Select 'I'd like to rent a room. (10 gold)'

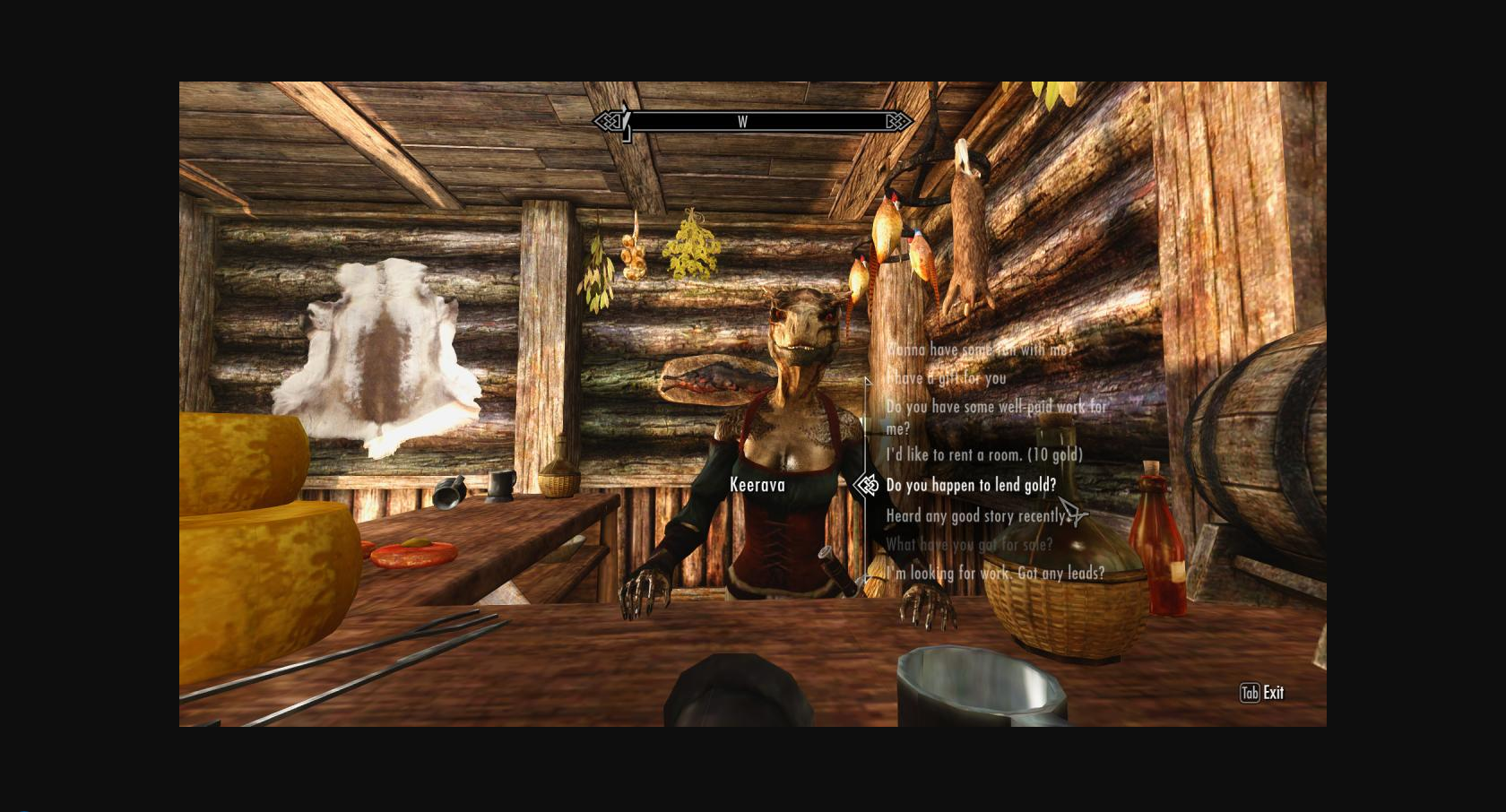click(982, 455)
